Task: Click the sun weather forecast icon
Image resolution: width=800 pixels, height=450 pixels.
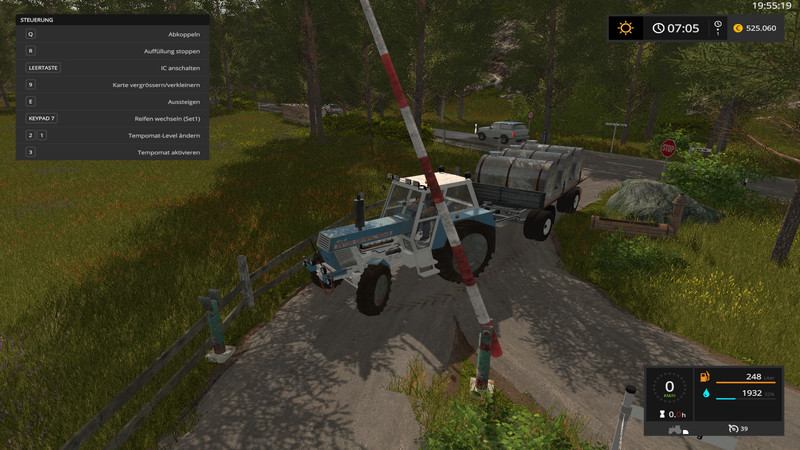Action: tap(626, 28)
